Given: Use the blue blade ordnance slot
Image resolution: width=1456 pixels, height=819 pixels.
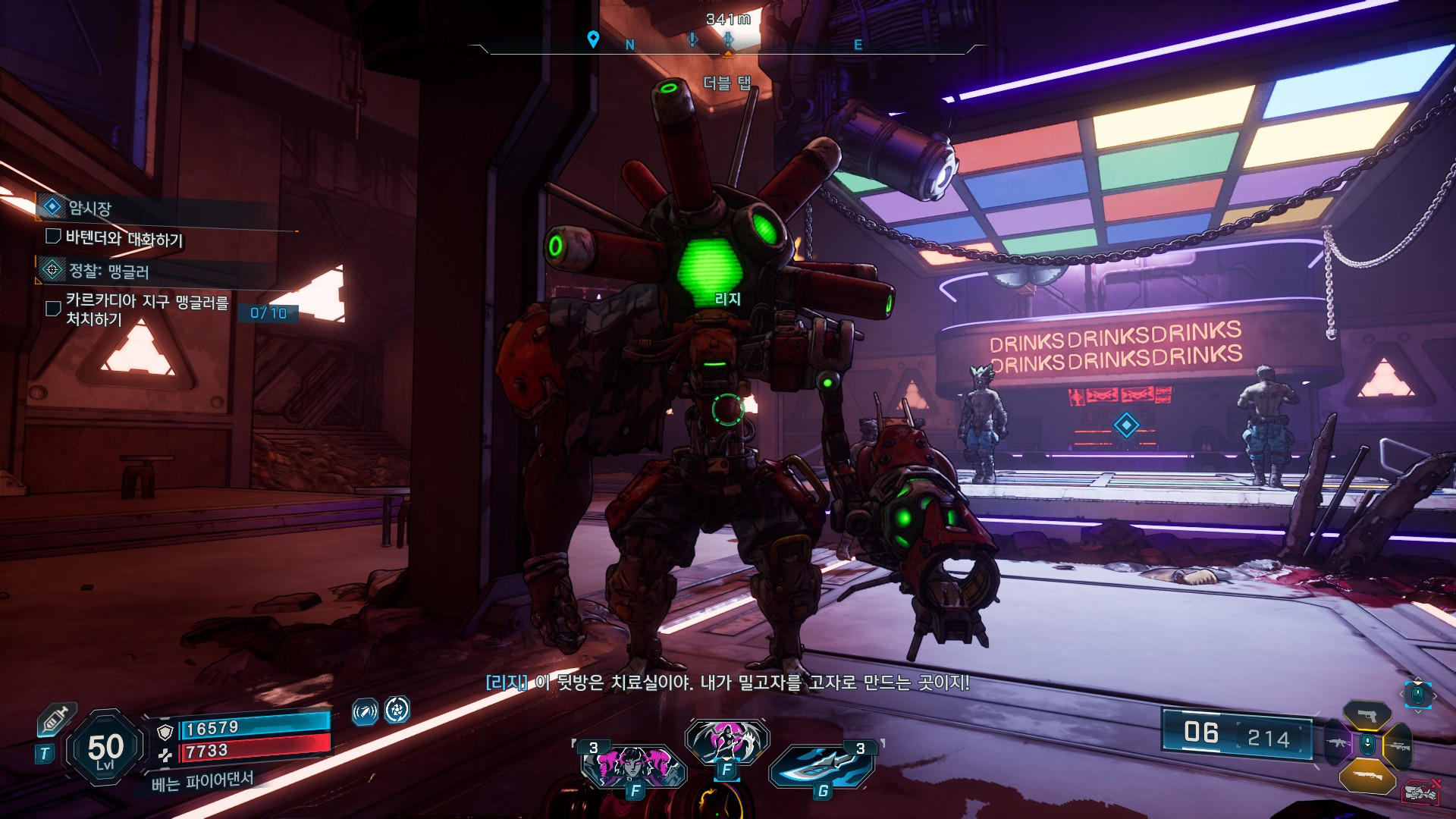Looking at the screenshot, I should coord(823,767).
